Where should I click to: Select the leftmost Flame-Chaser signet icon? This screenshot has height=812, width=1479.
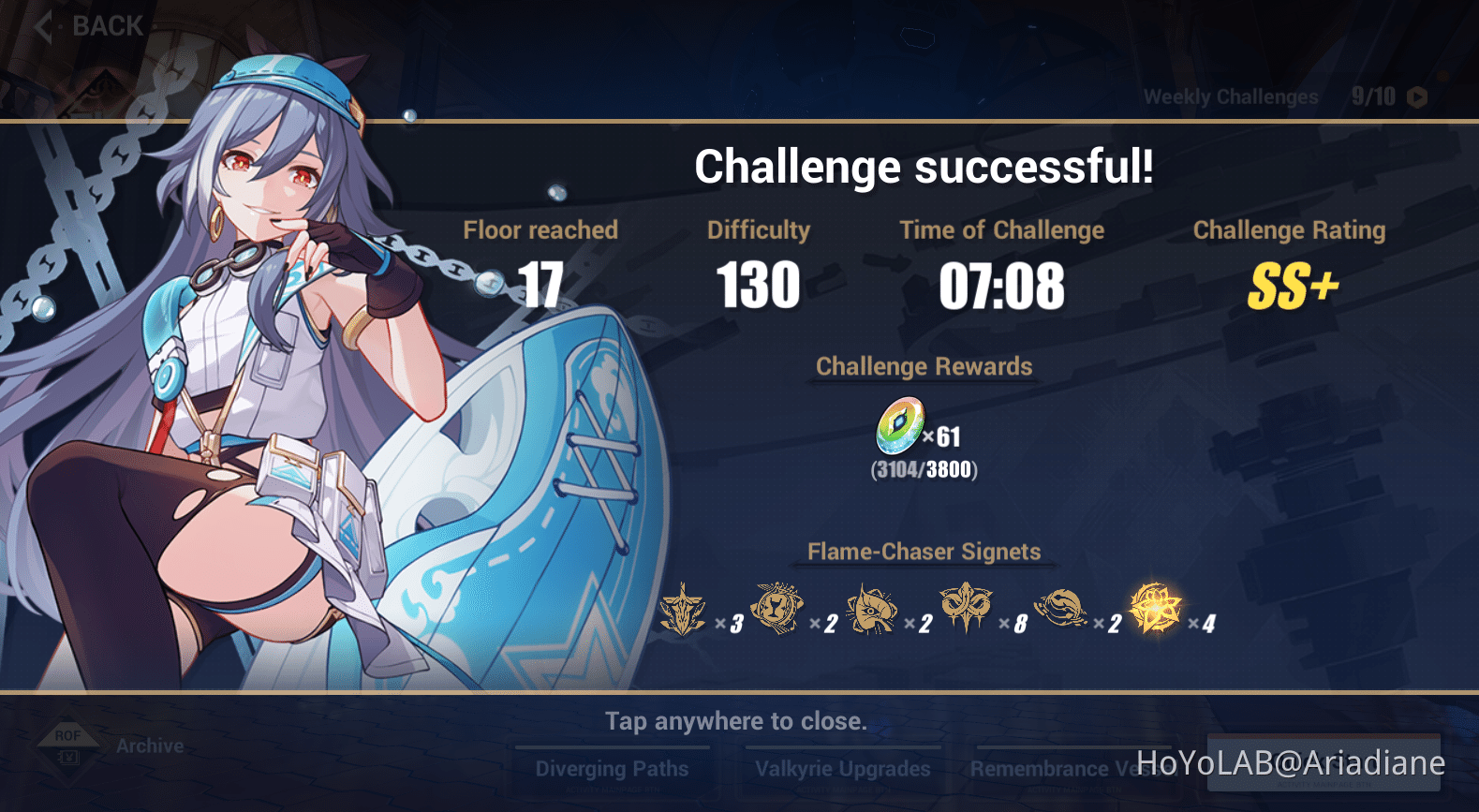(683, 611)
